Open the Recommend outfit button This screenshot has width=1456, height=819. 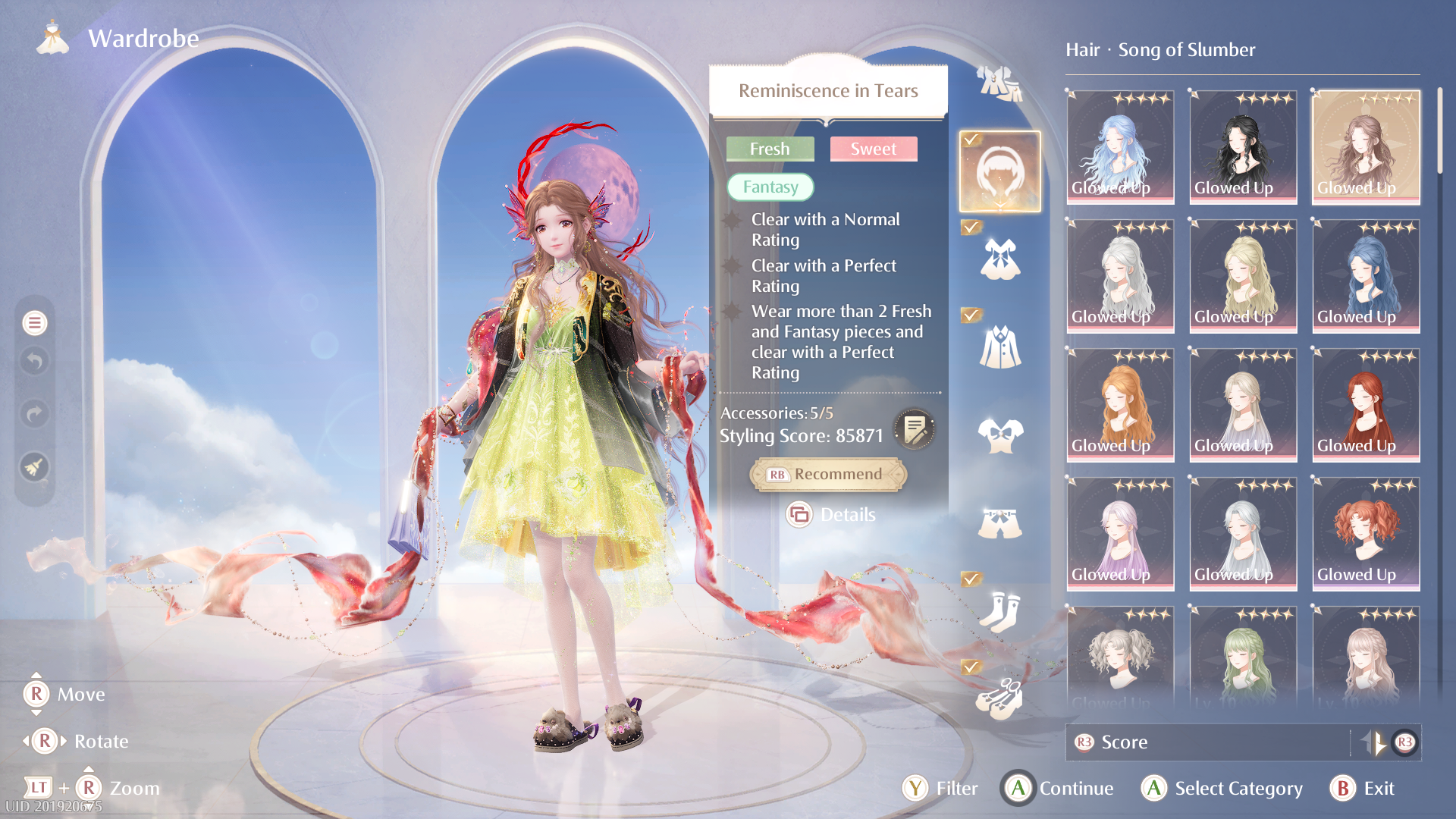828,475
